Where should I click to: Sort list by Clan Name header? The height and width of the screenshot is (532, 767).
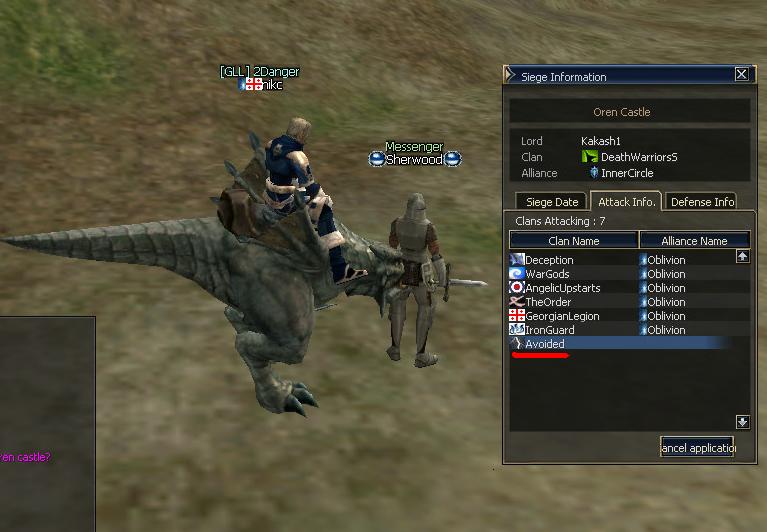pyautogui.click(x=574, y=240)
